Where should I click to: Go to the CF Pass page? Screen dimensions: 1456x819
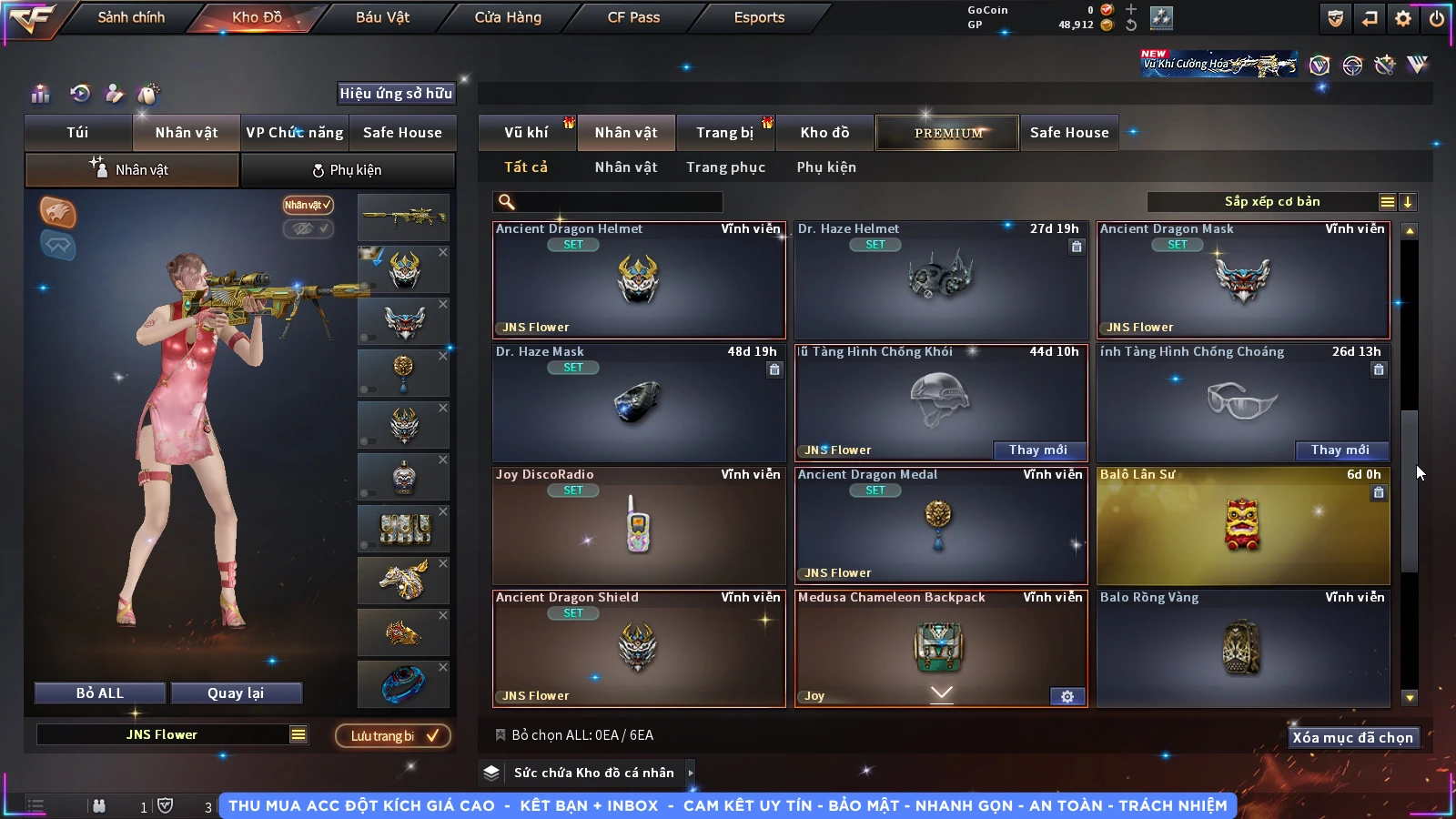[633, 17]
